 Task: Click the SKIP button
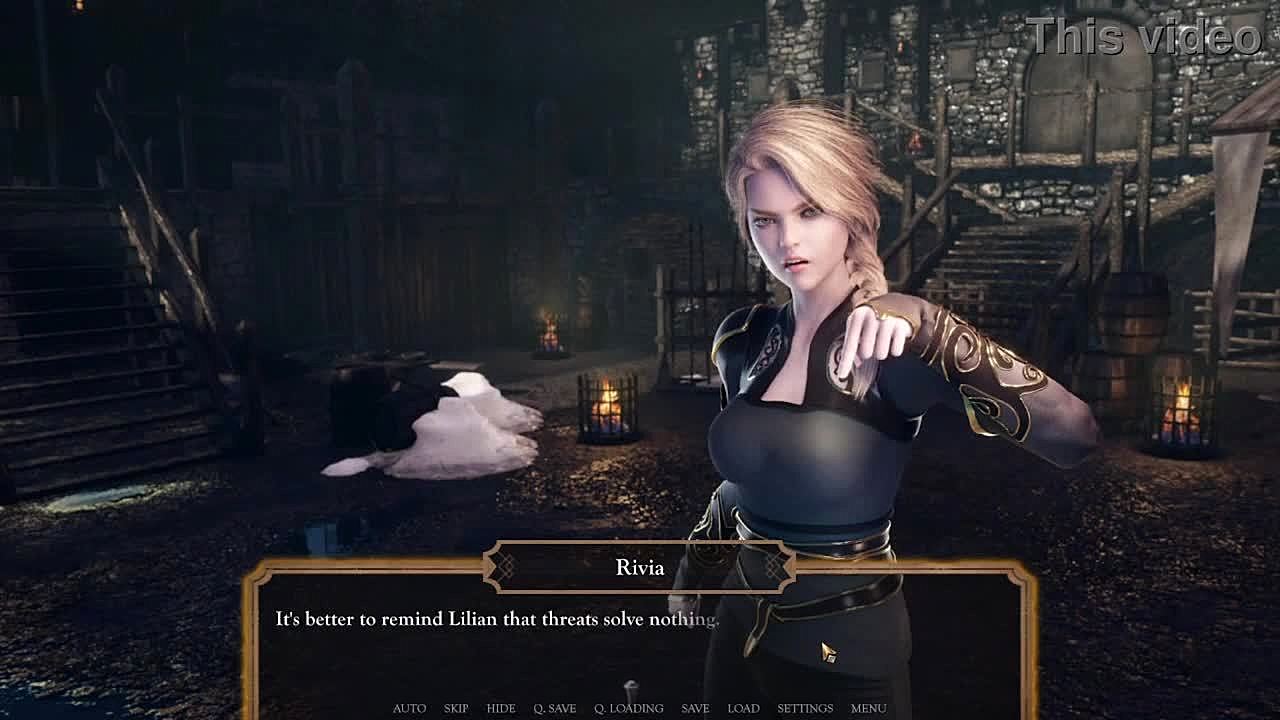click(456, 708)
